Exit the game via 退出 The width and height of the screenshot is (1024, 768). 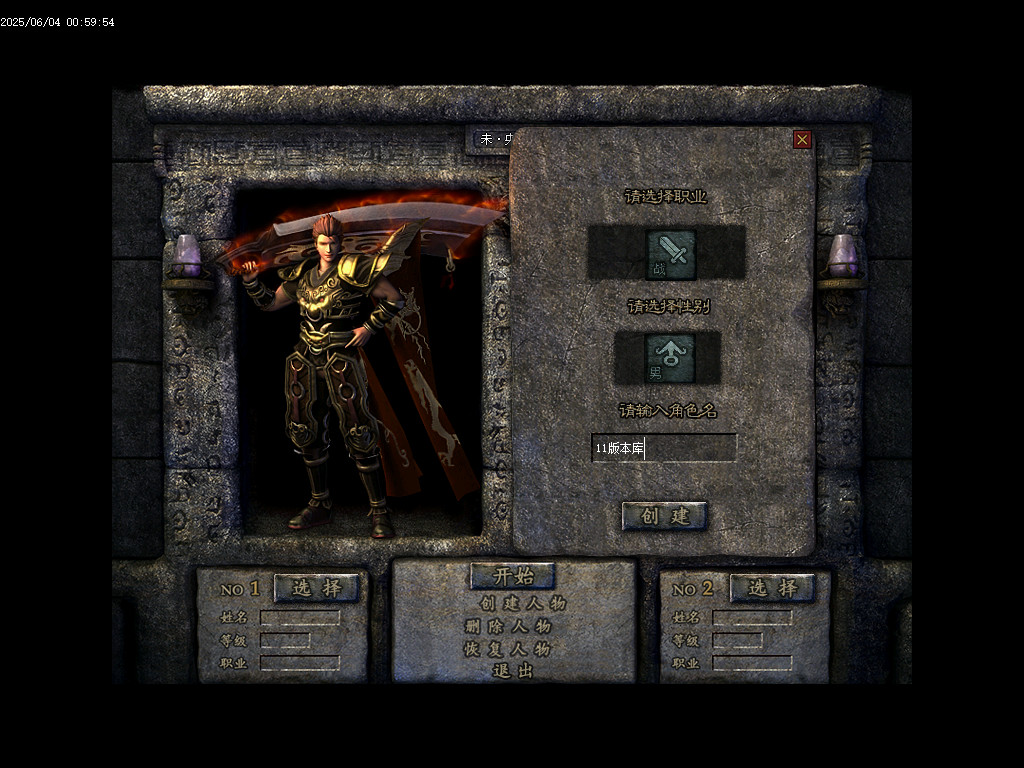(x=513, y=670)
